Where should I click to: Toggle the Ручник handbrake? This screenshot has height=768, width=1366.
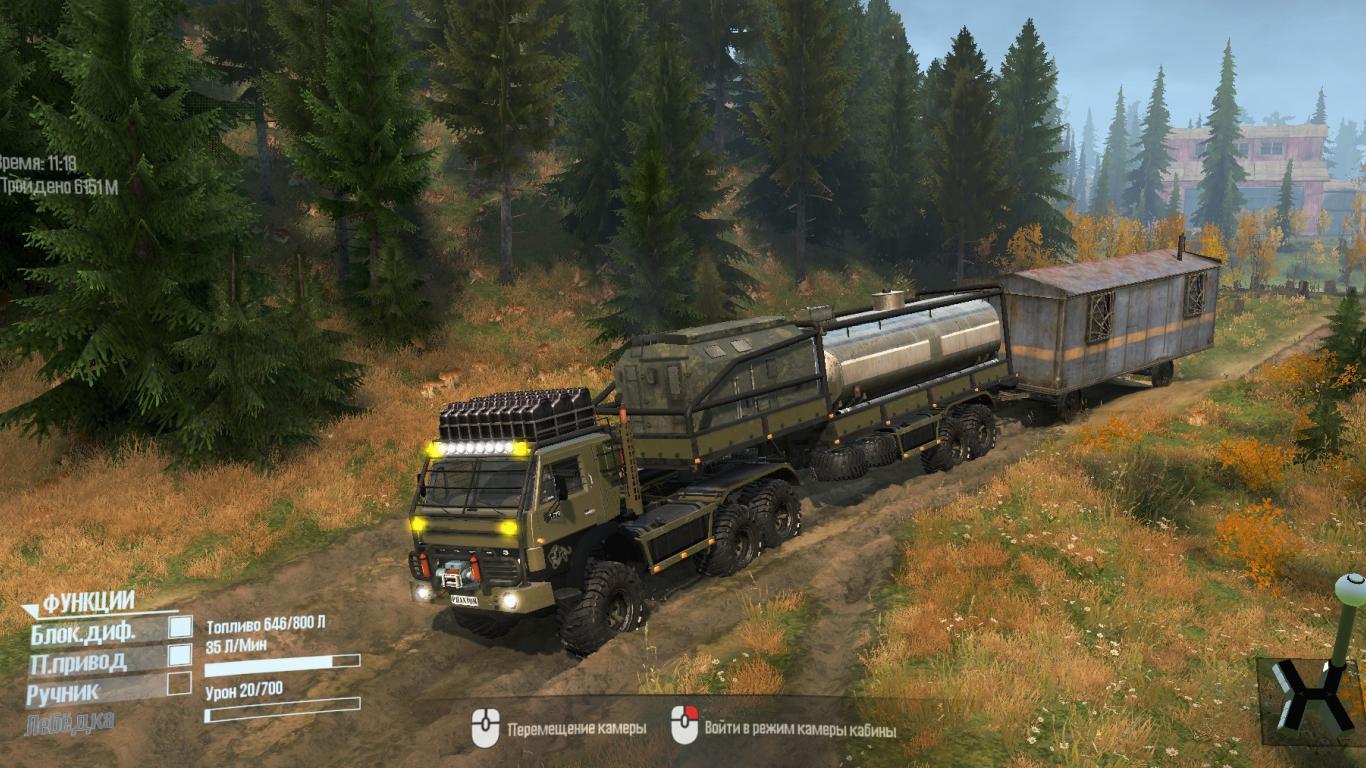pyautogui.click(x=179, y=683)
